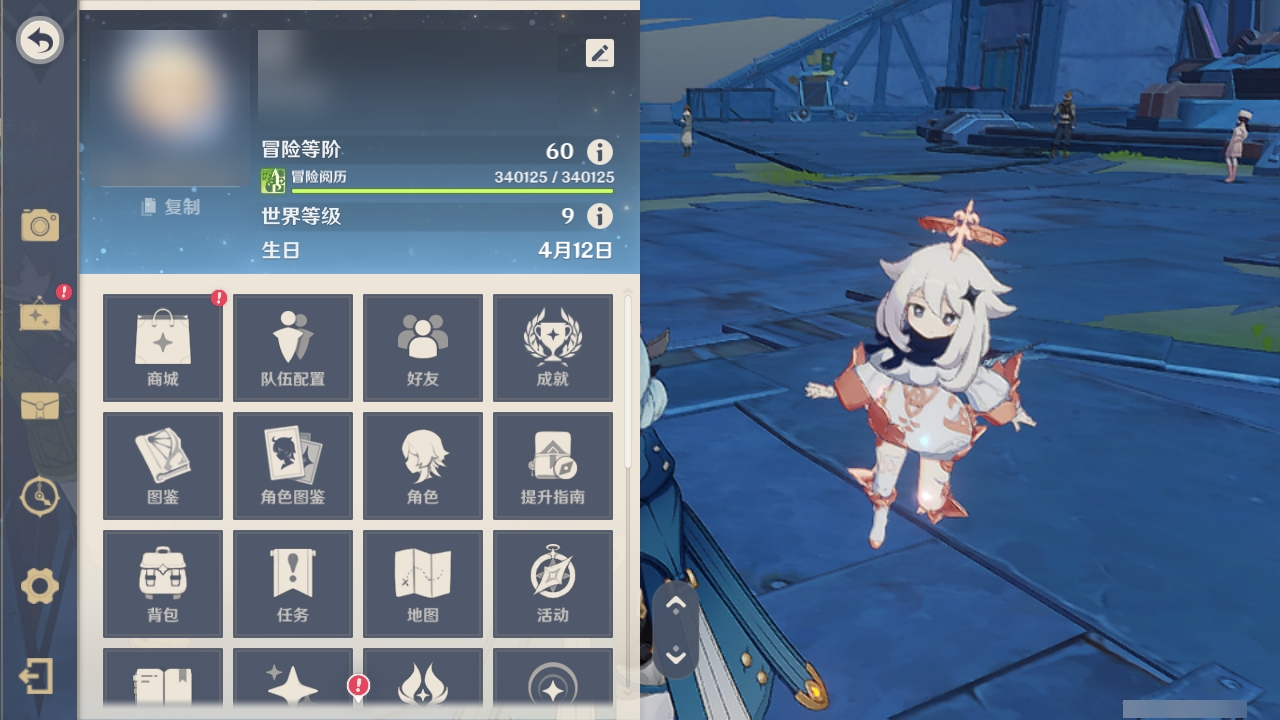Viewport: 1280px width, 720px height.
Task: Open the 角色 characters screen
Action: [422, 465]
